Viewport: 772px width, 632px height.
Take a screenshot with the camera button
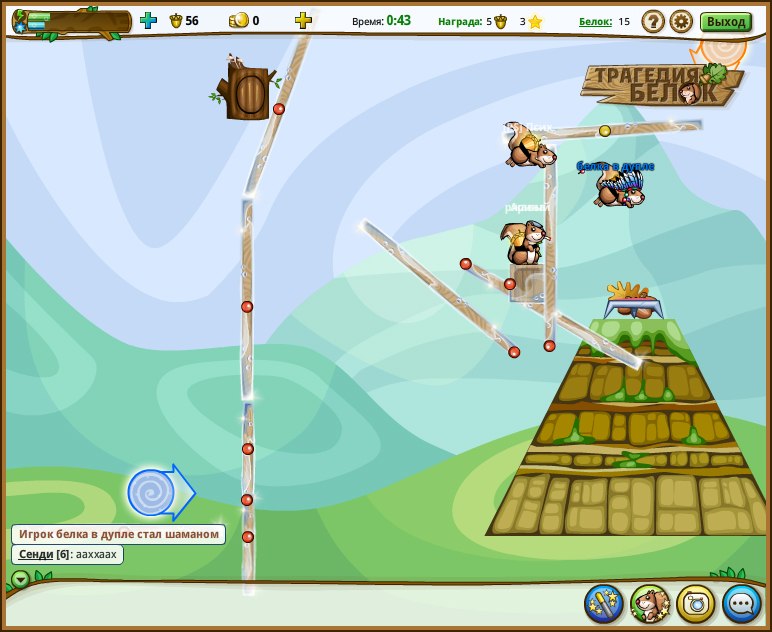tap(696, 603)
